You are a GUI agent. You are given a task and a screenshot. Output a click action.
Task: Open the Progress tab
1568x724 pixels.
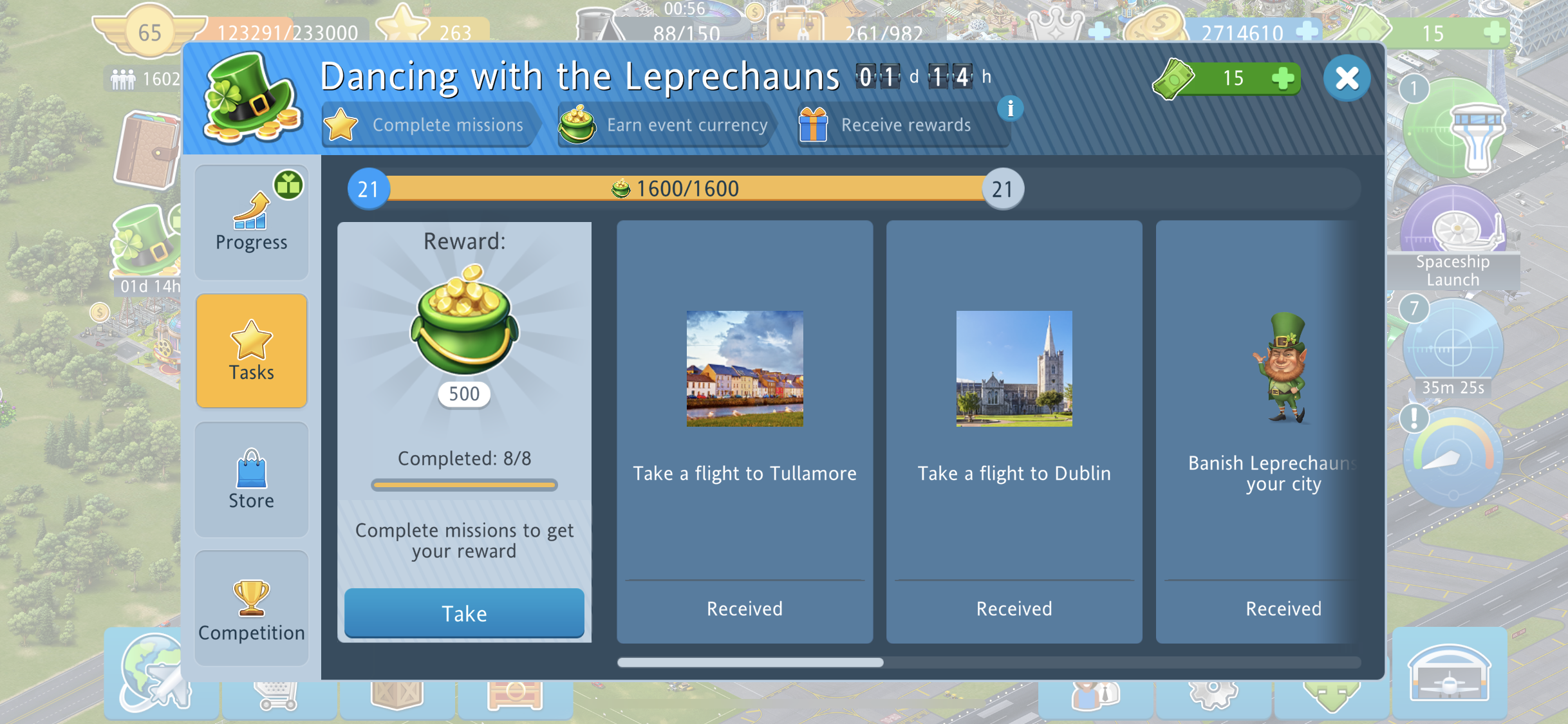251,223
